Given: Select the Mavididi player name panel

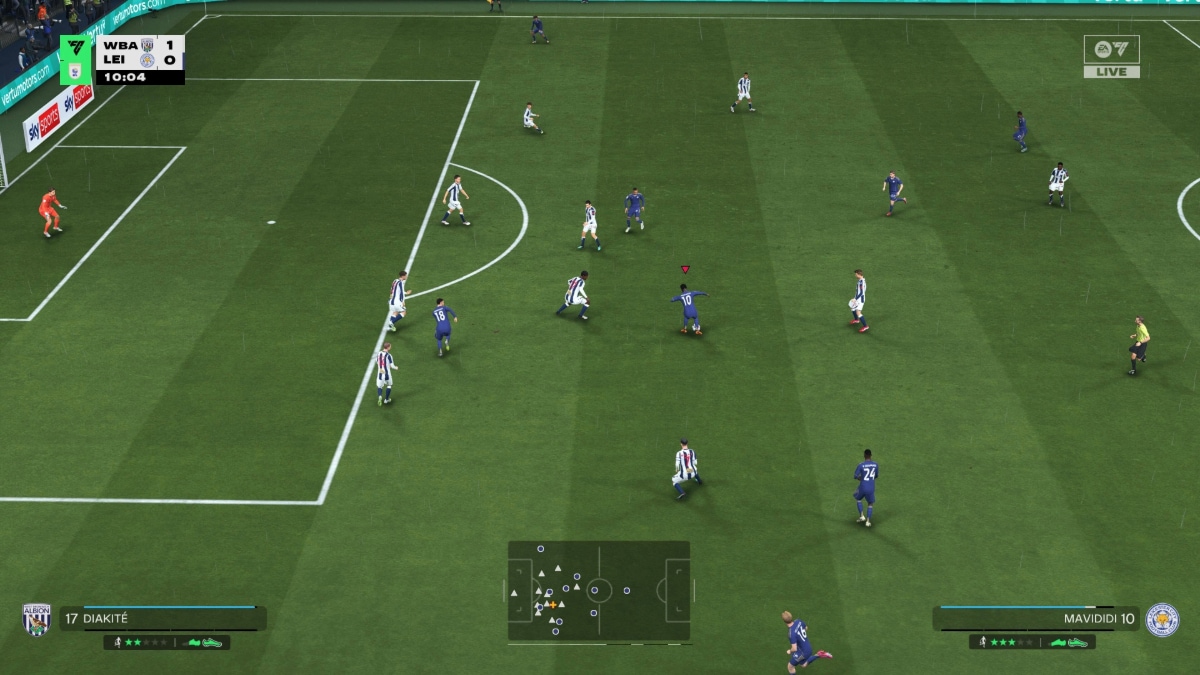Looking at the screenshot, I should pos(1036,618).
